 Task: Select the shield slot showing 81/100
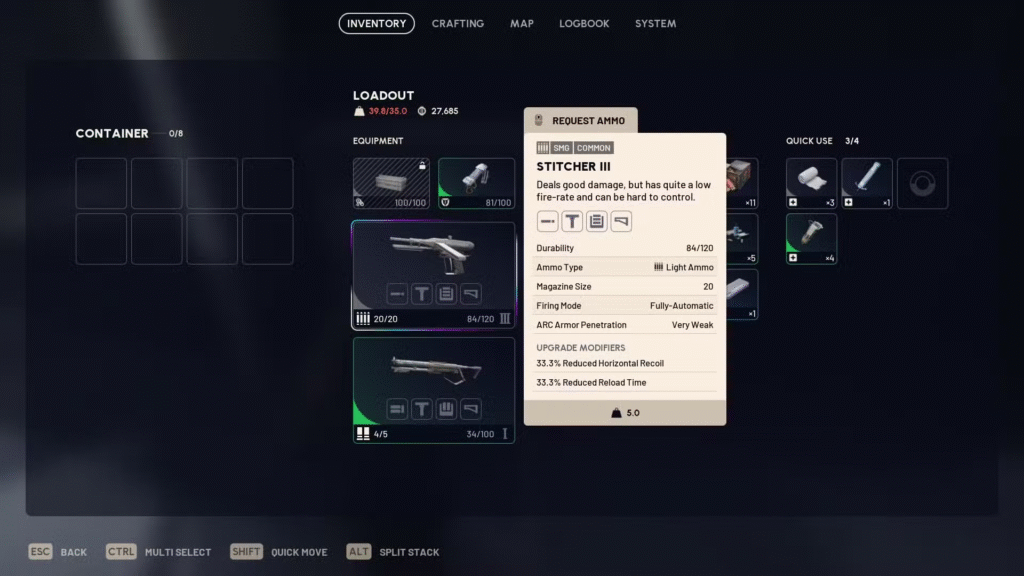476,183
